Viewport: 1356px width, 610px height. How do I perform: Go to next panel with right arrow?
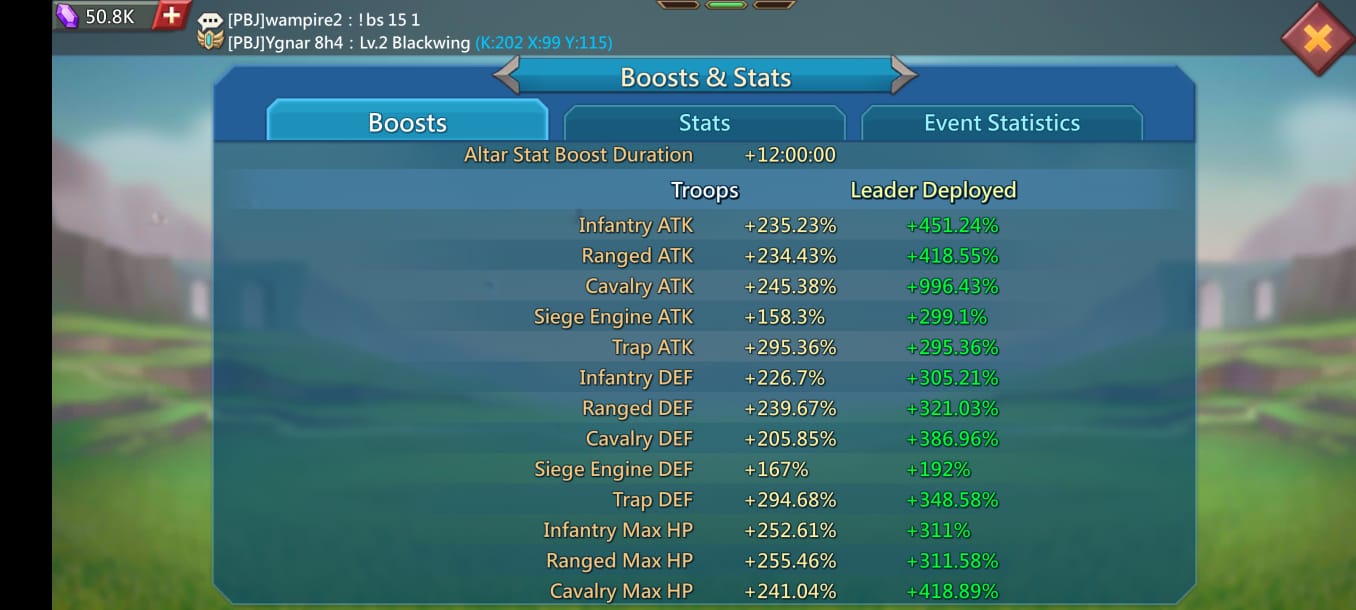click(903, 76)
